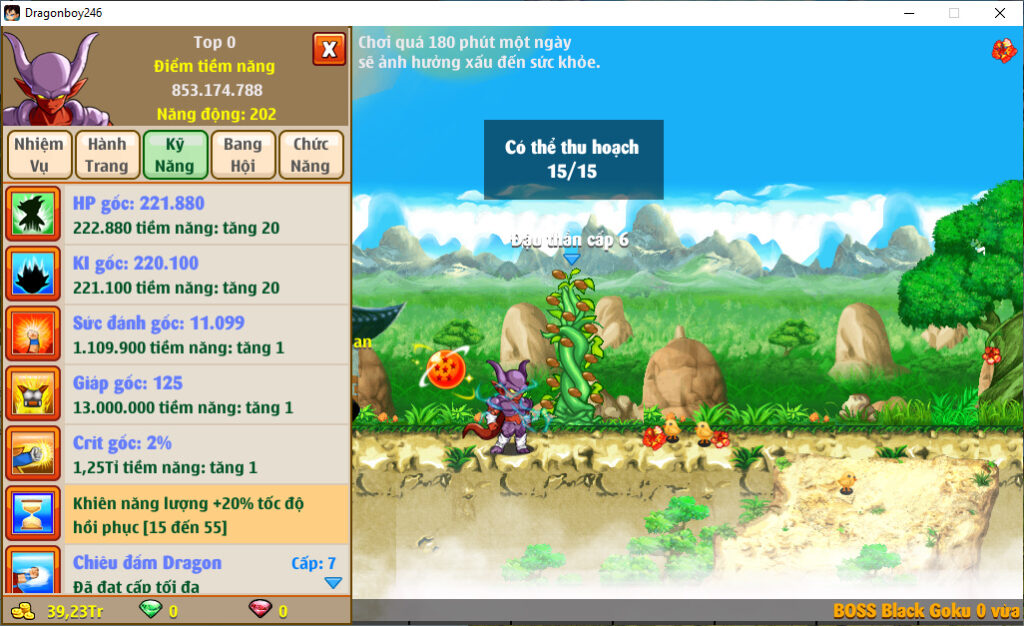Choose the Sức đánh gốc stat row
The height and width of the screenshot is (626, 1024).
(x=176, y=335)
